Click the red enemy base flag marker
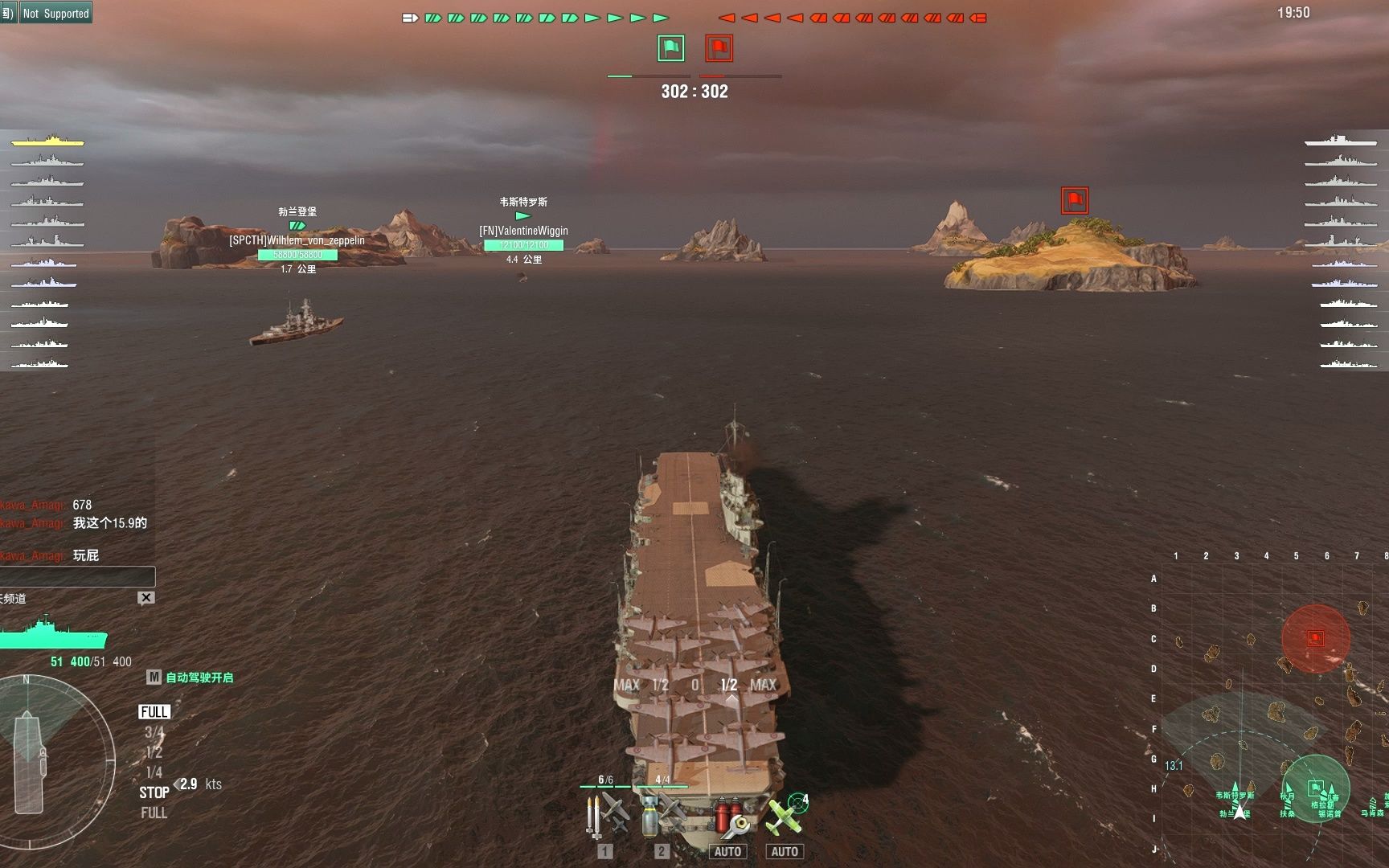 tap(1075, 200)
